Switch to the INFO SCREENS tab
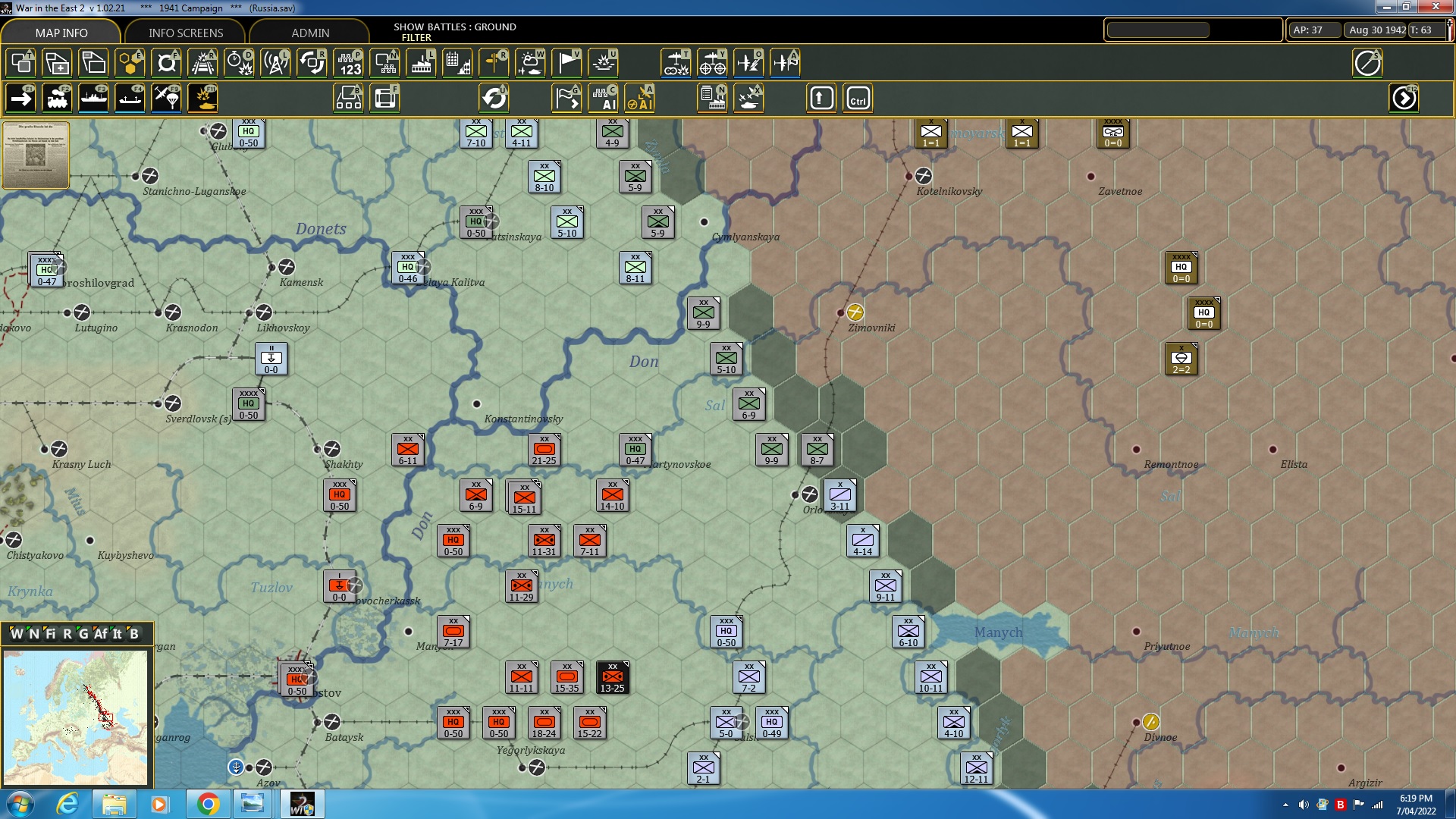 coord(184,33)
